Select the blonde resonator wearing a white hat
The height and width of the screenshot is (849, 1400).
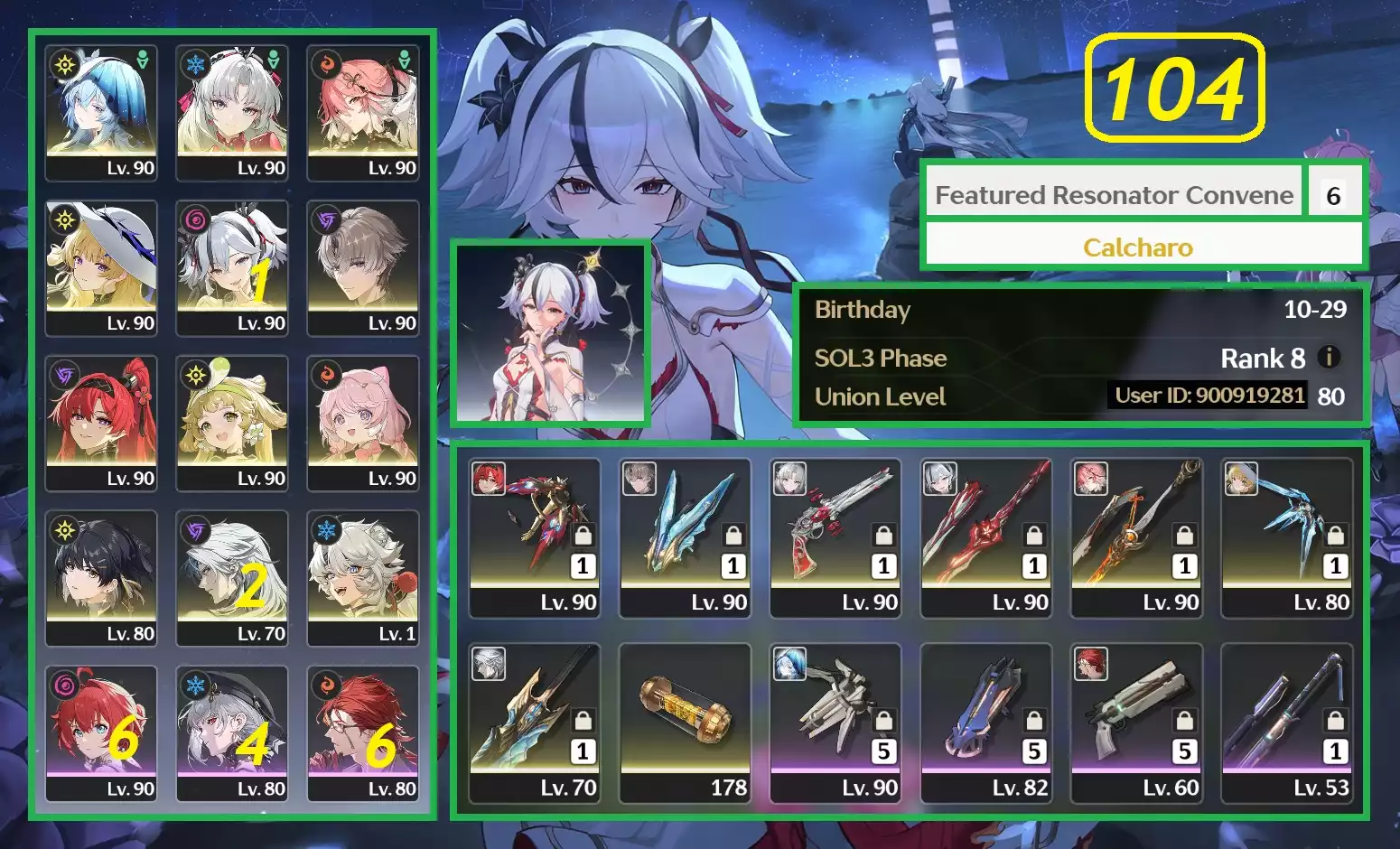101,268
